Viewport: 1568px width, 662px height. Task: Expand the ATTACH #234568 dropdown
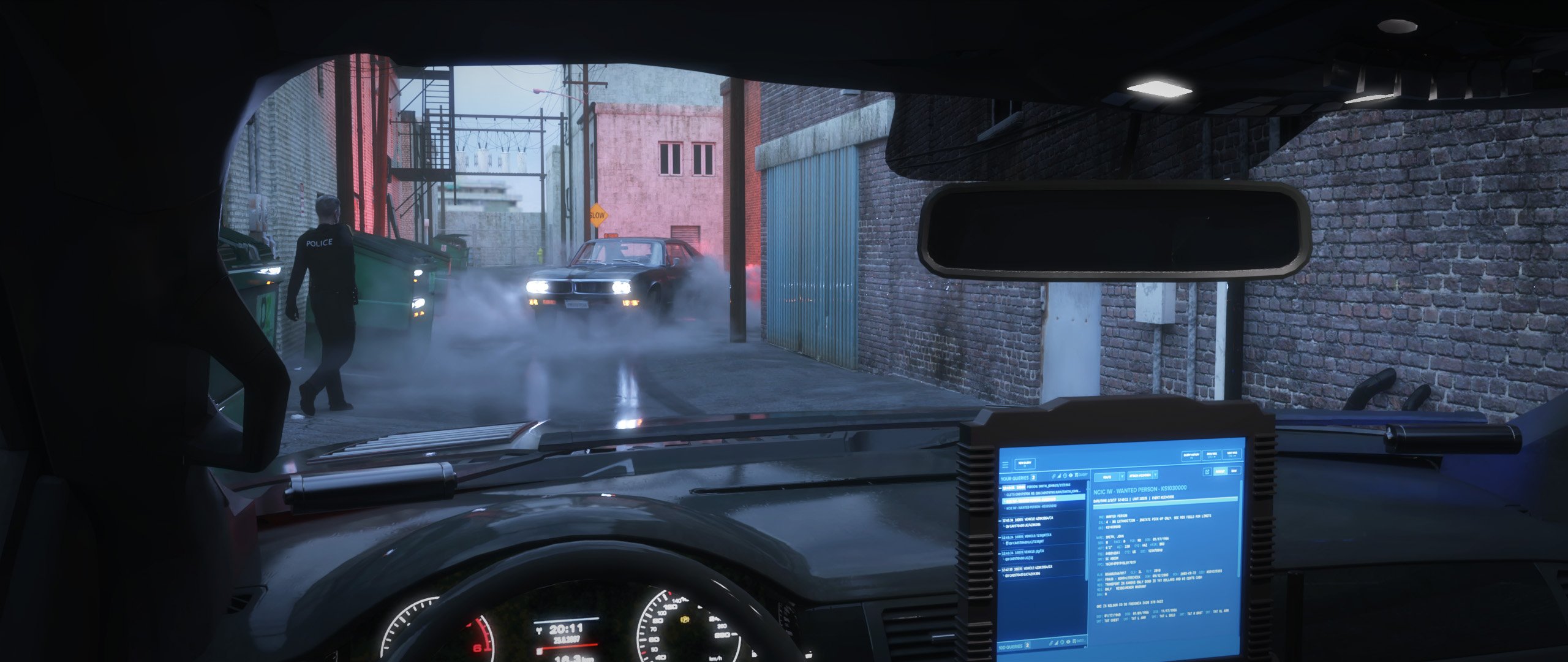(x=1155, y=476)
